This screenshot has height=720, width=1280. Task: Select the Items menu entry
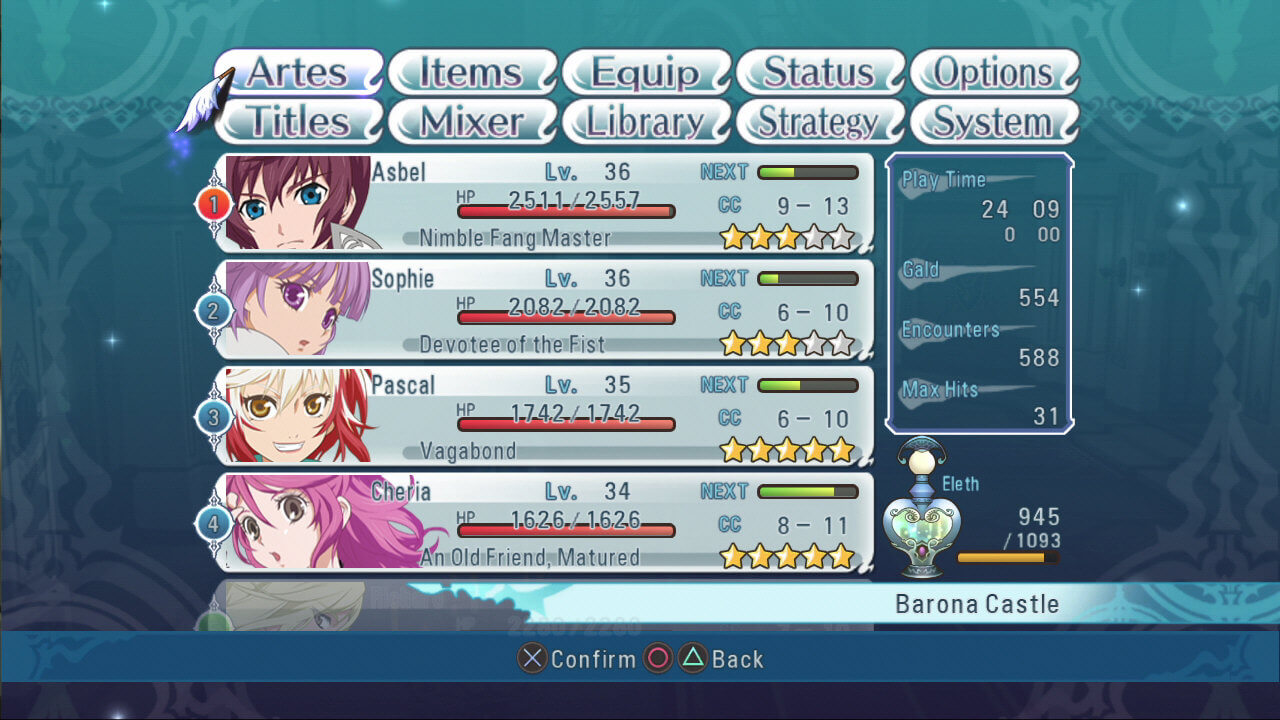(x=471, y=72)
